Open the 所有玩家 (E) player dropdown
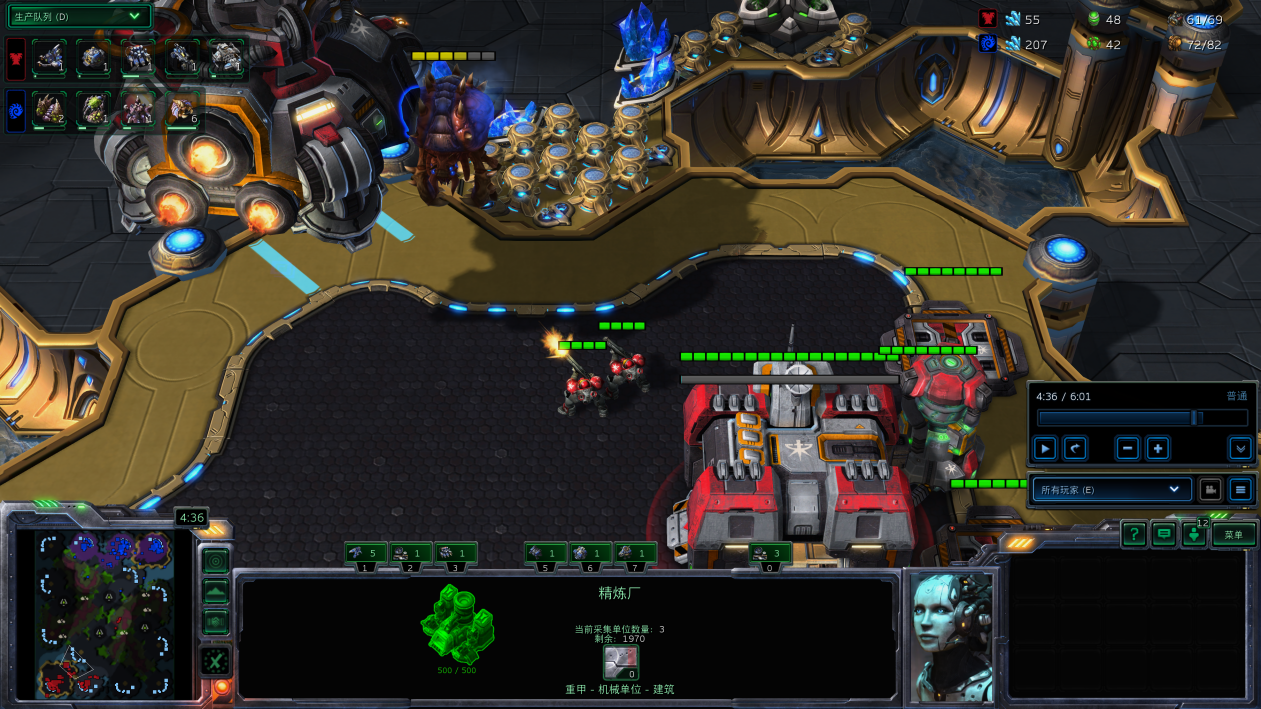This screenshot has height=709, width=1261. (x=1110, y=490)
